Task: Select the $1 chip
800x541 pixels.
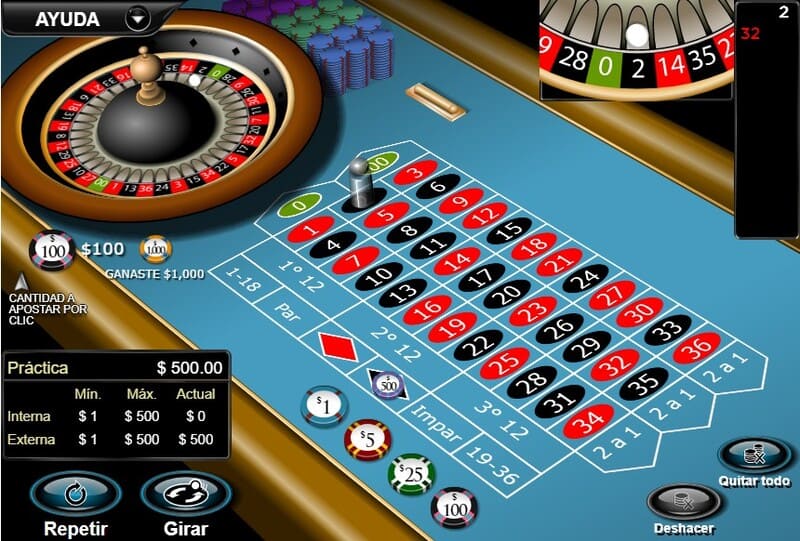Action: [x=322, y=404]
